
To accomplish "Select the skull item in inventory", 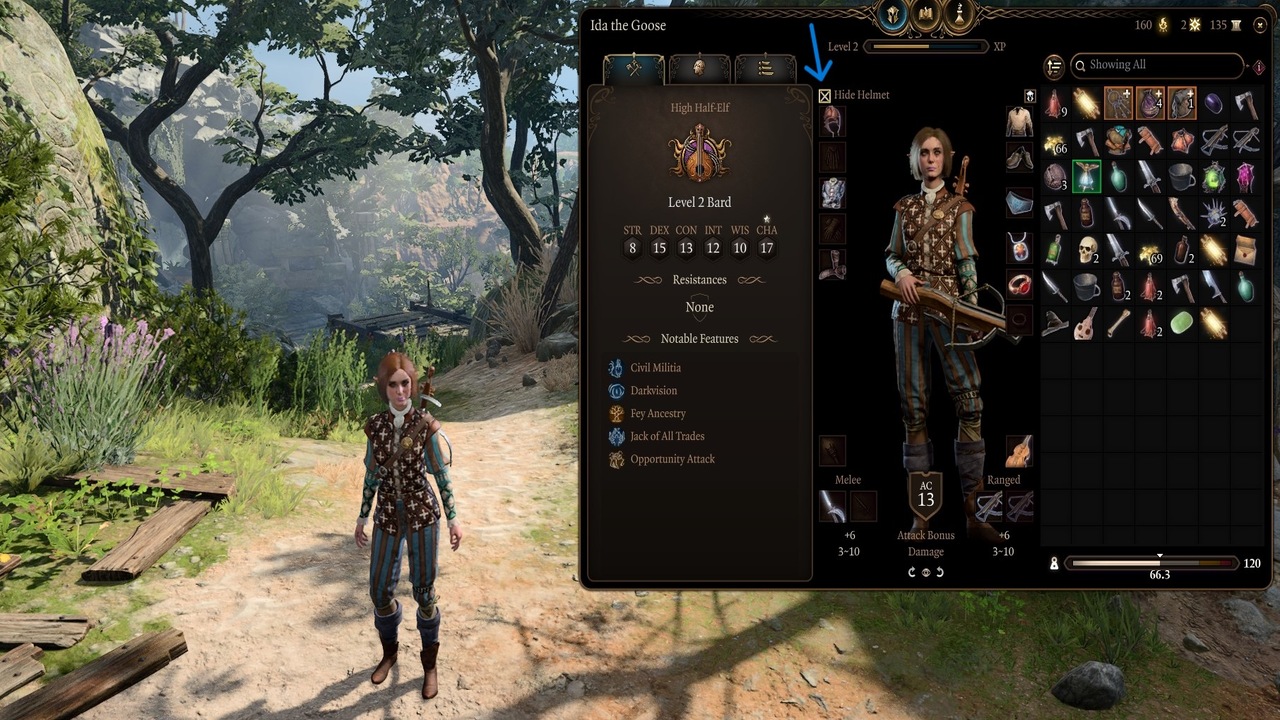I will coord(1086,249).
